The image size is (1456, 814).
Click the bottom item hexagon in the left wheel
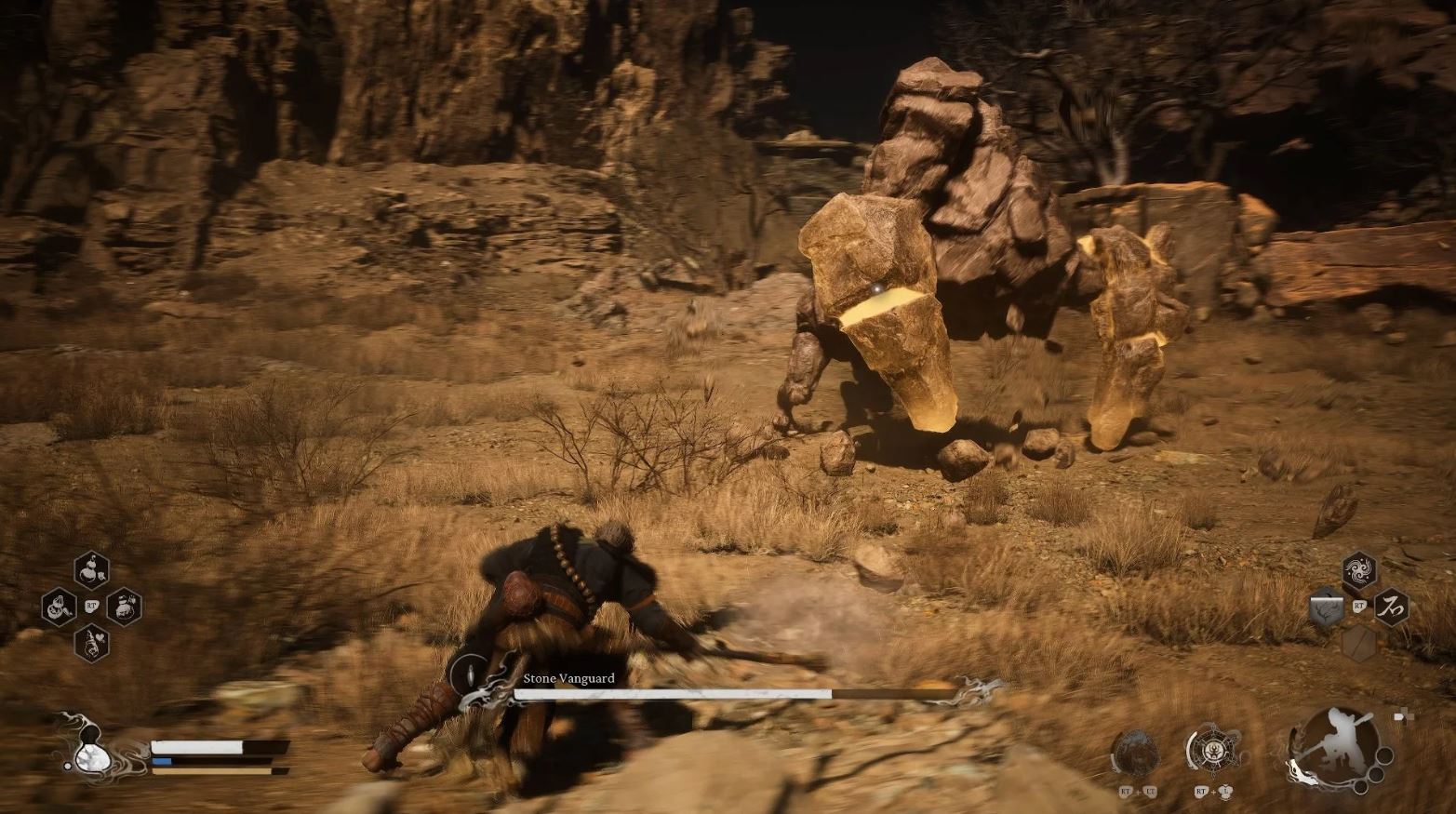[92, 643]
